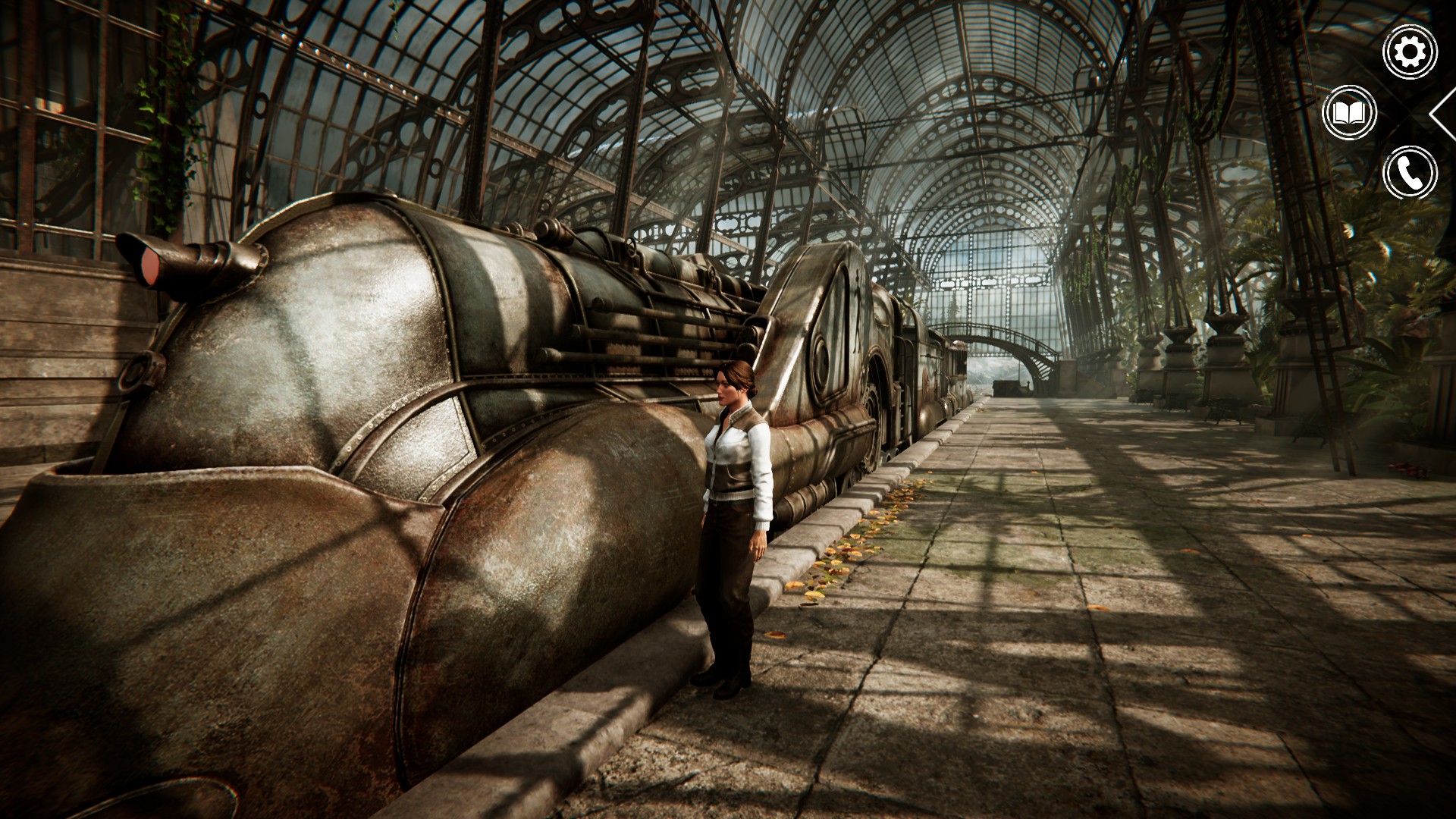Open the settings gear menu
Image resolution: width=1456 pixels, height=819 pixels.
(1410, 52)
